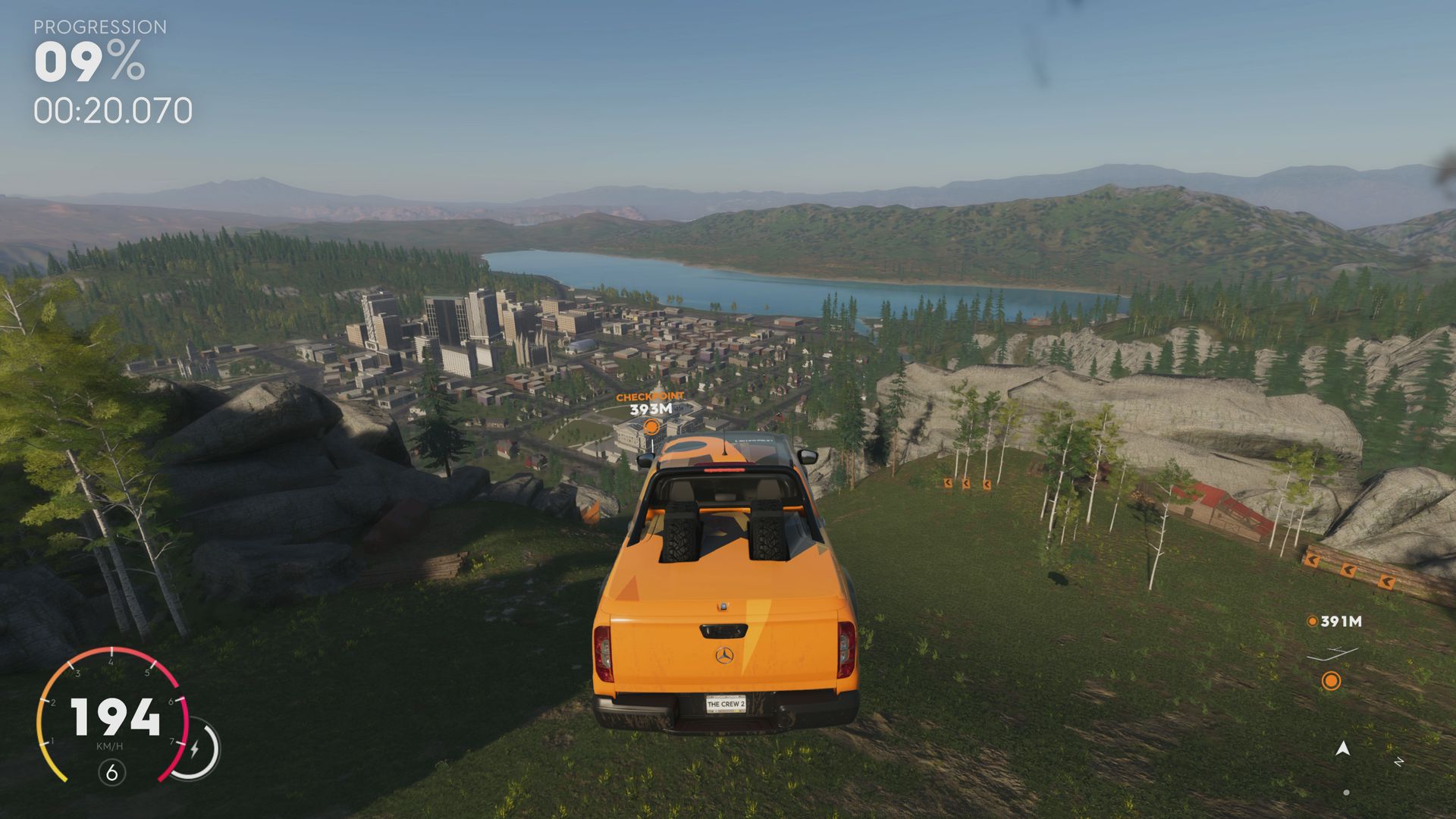Click the nitro lightning icon on the speedometer
Screen dimensions: 1456x819
[x=196, y=748]
